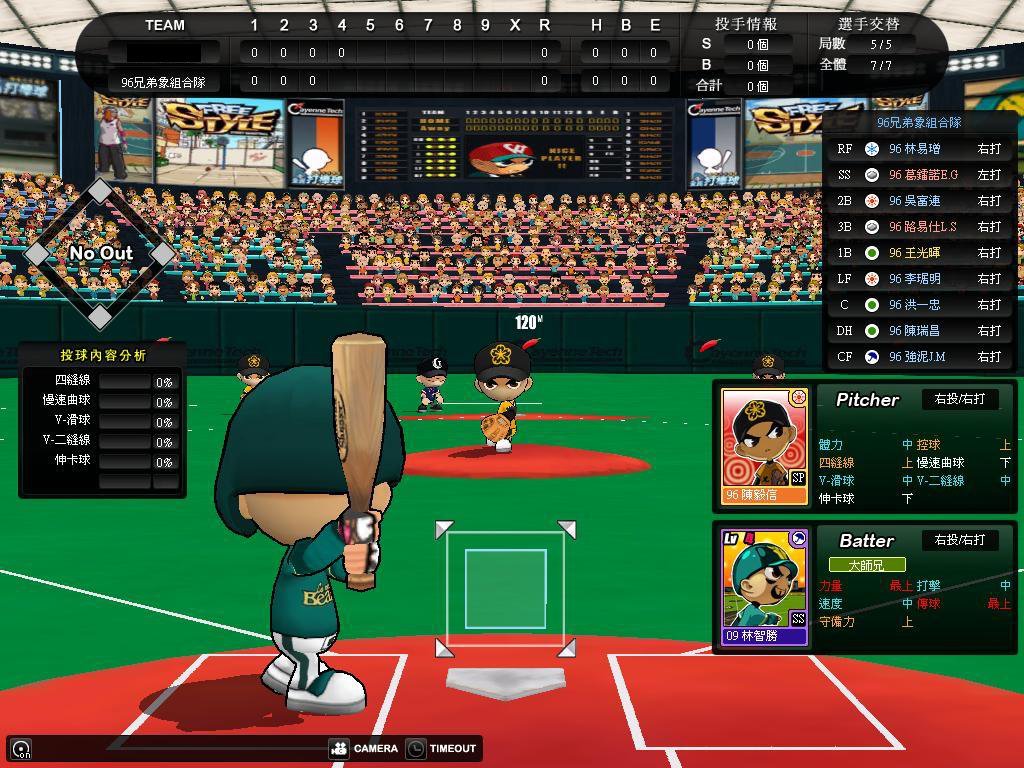Select catcher 洪一忠 in the lineup
1024x768 pixels.
point(919,305)
